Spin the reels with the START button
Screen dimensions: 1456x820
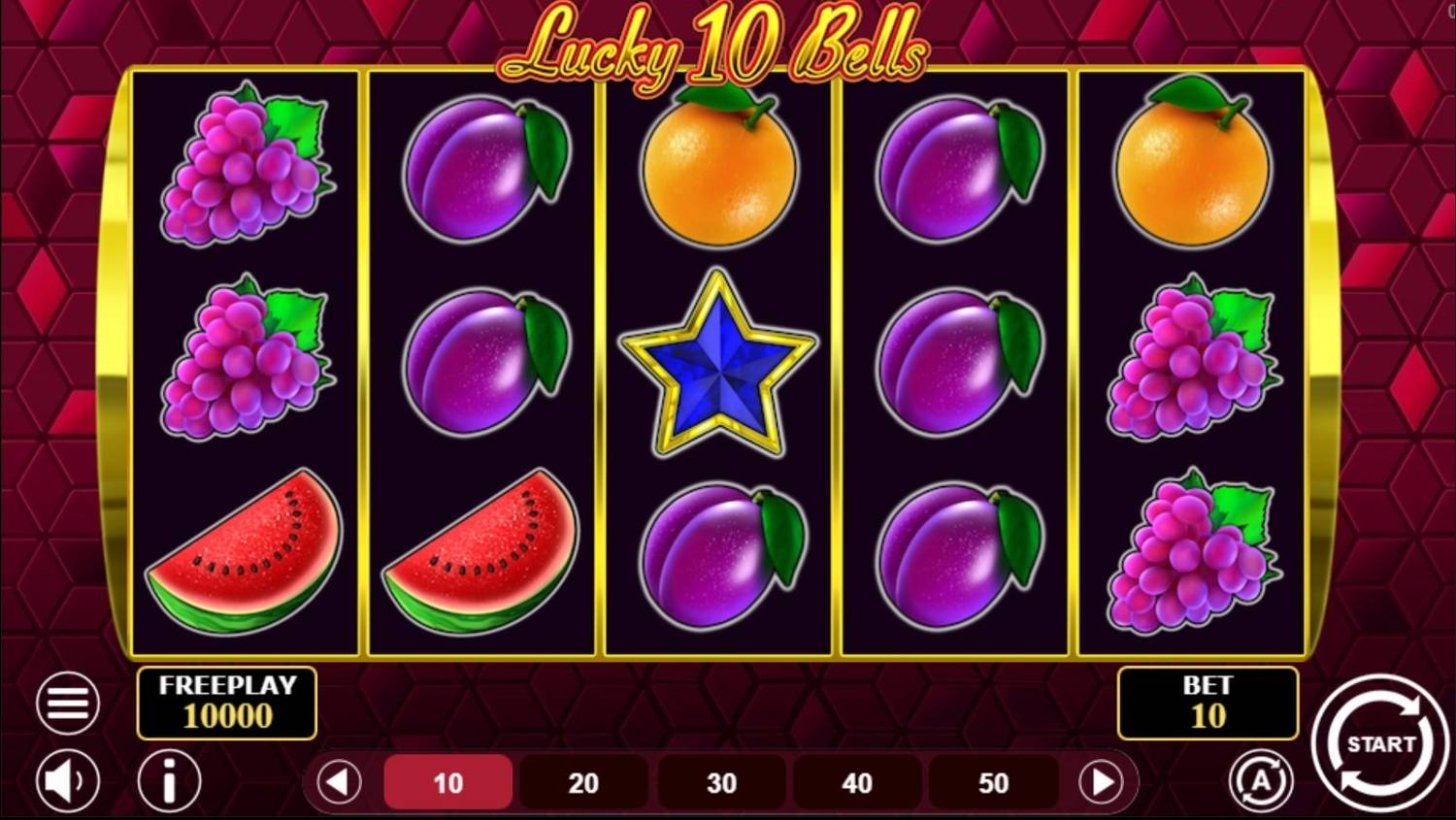pyautogui.click(x=1379, y=743)
